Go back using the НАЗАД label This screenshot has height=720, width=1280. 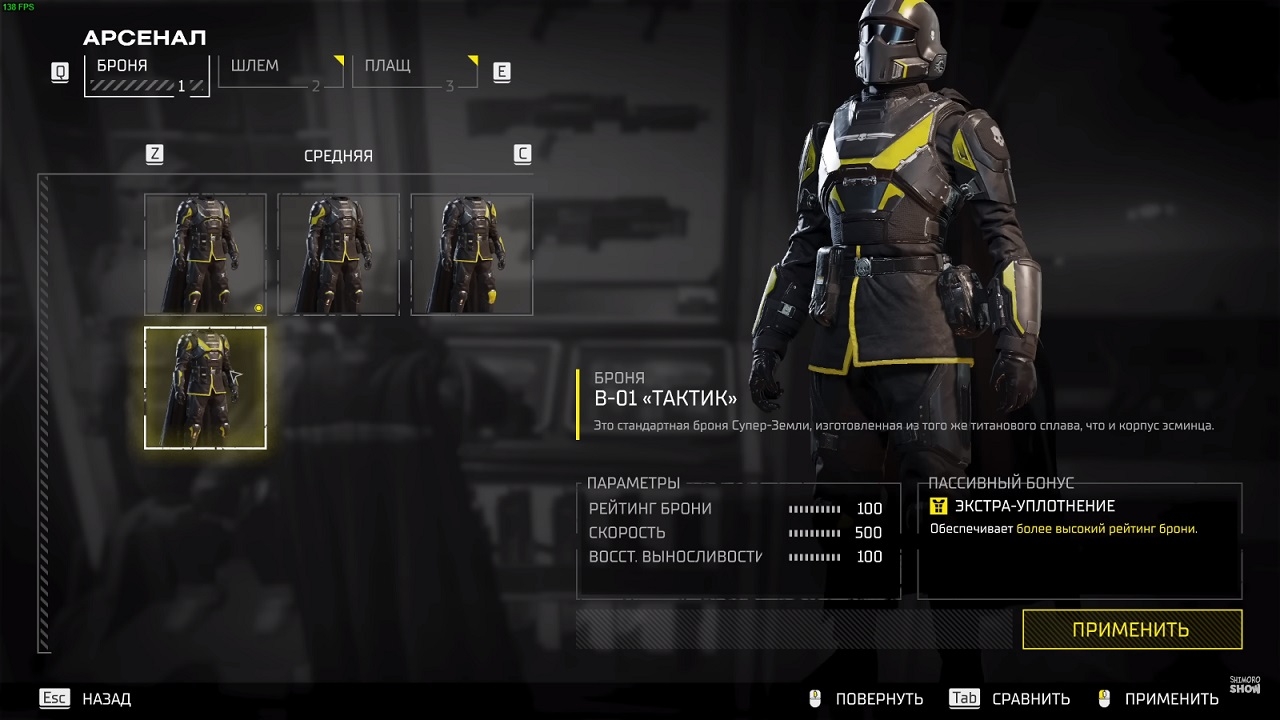tap(106, 699)
